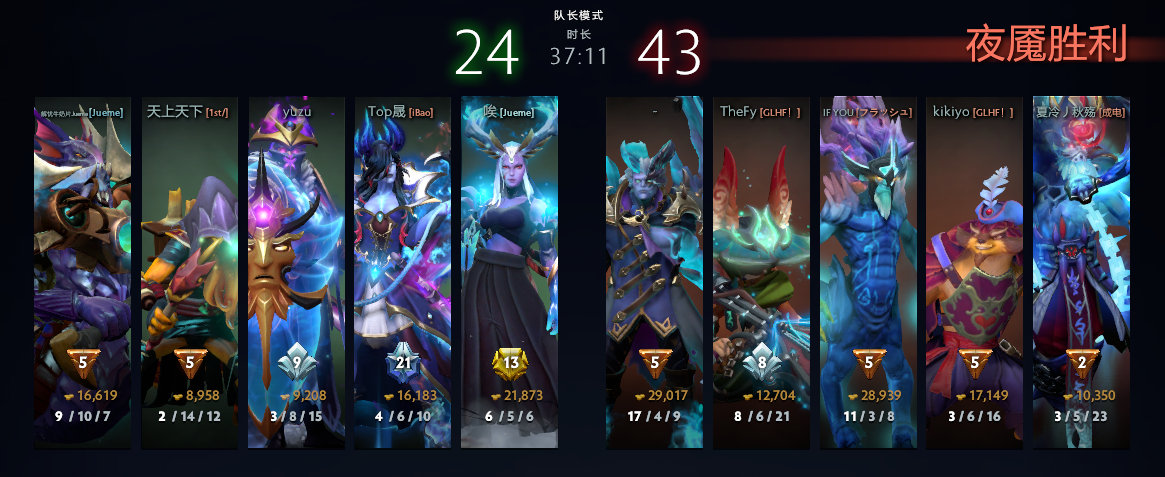Select the 天上天下 player card

[189, 270]
